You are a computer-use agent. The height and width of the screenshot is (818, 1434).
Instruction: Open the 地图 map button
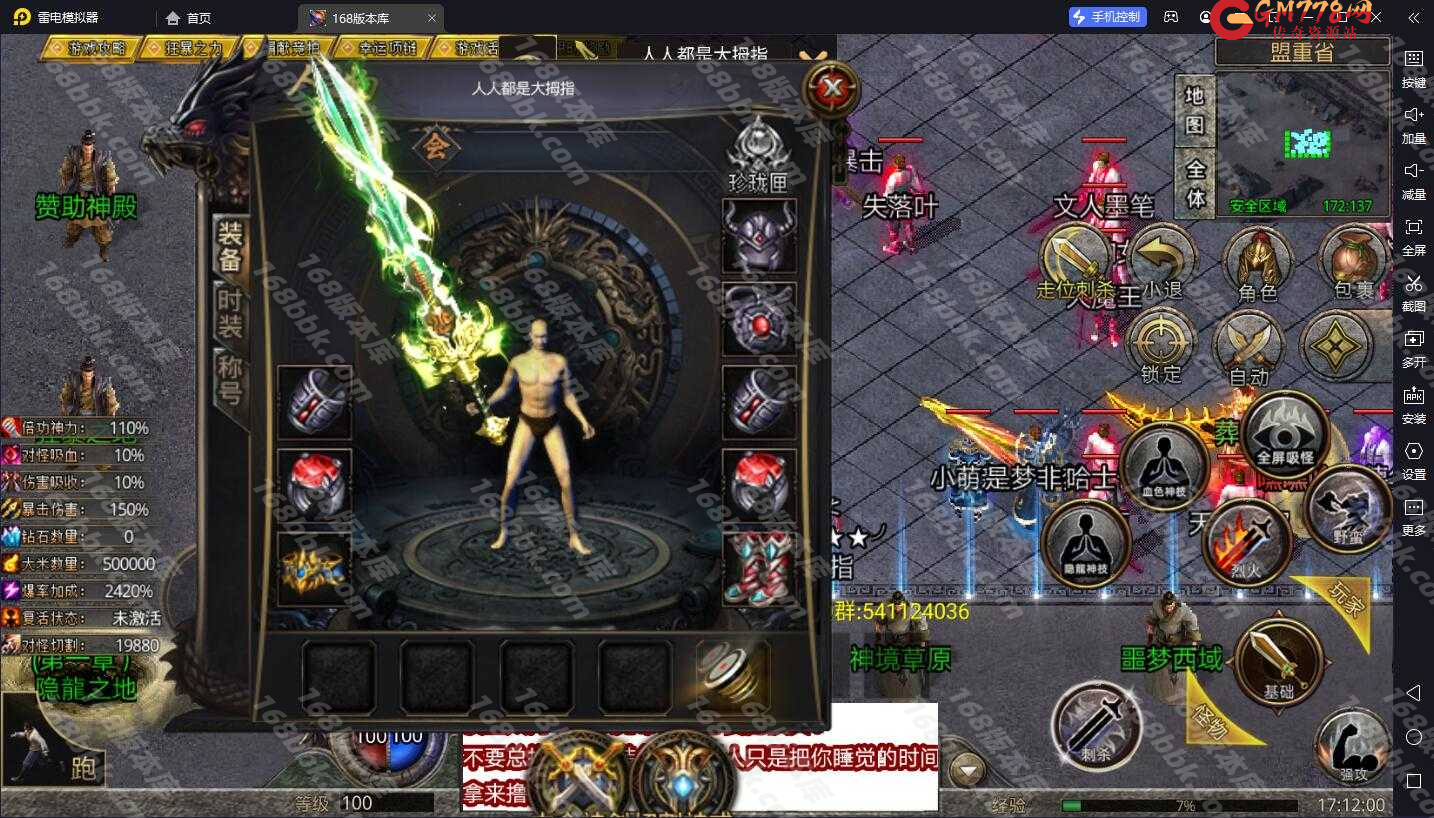[1194, 110]
